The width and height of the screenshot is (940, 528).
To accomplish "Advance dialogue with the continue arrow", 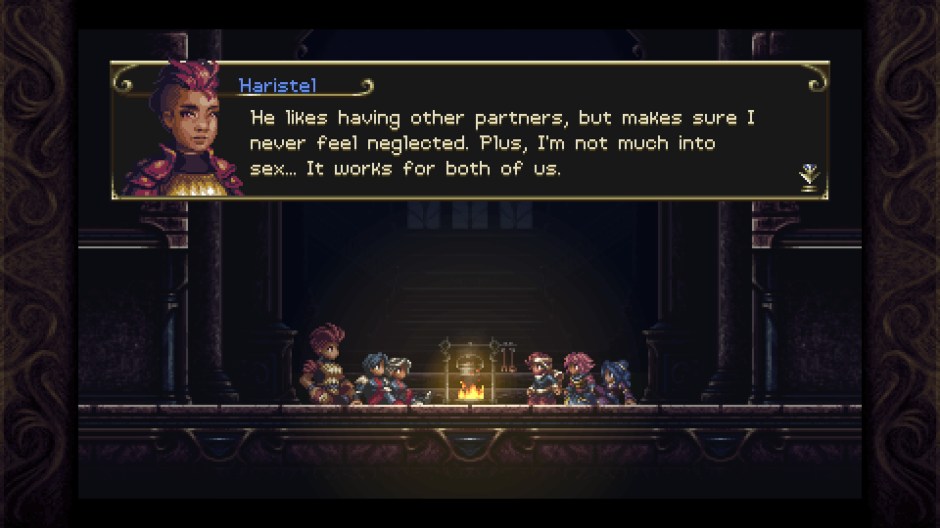I will coord(809,177).
